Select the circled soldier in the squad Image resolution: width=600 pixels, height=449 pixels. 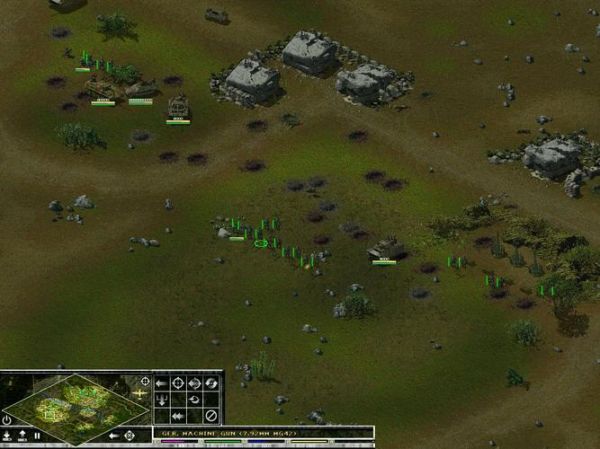coord(261,242)
